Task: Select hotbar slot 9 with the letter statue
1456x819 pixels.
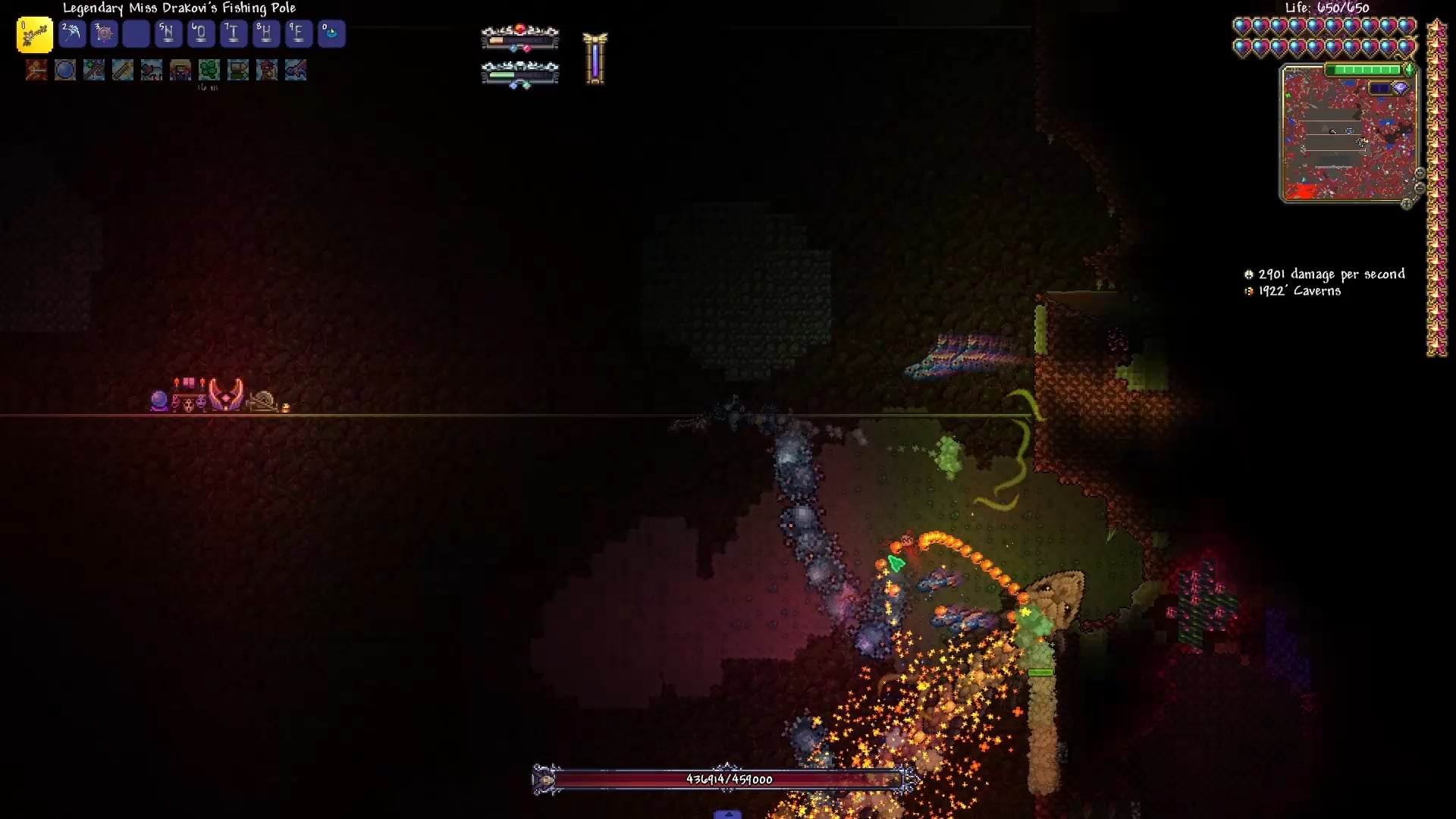Action: pyautogui.click(x=298, y=34)
